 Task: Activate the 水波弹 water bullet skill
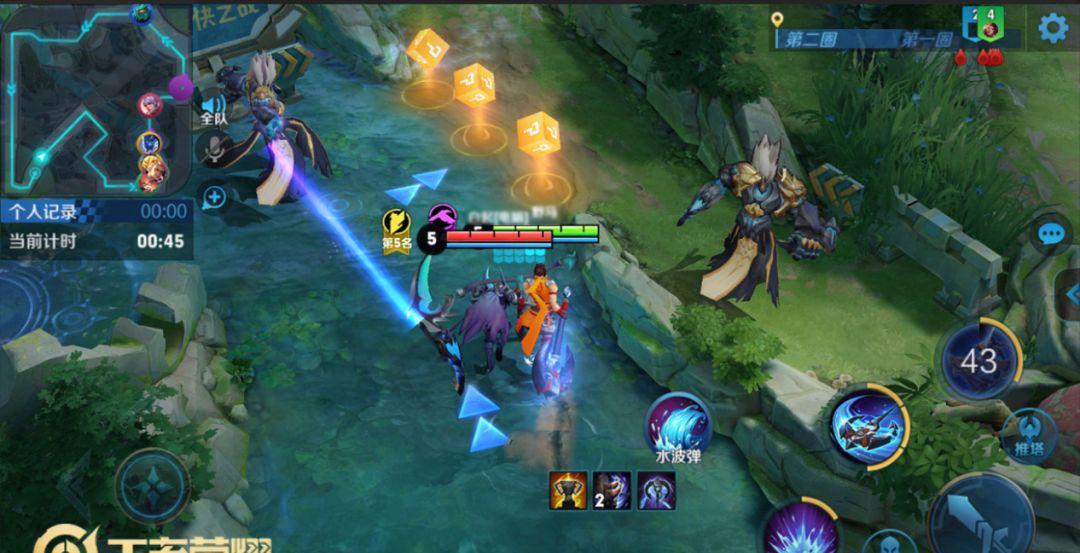tap(679, 424)
